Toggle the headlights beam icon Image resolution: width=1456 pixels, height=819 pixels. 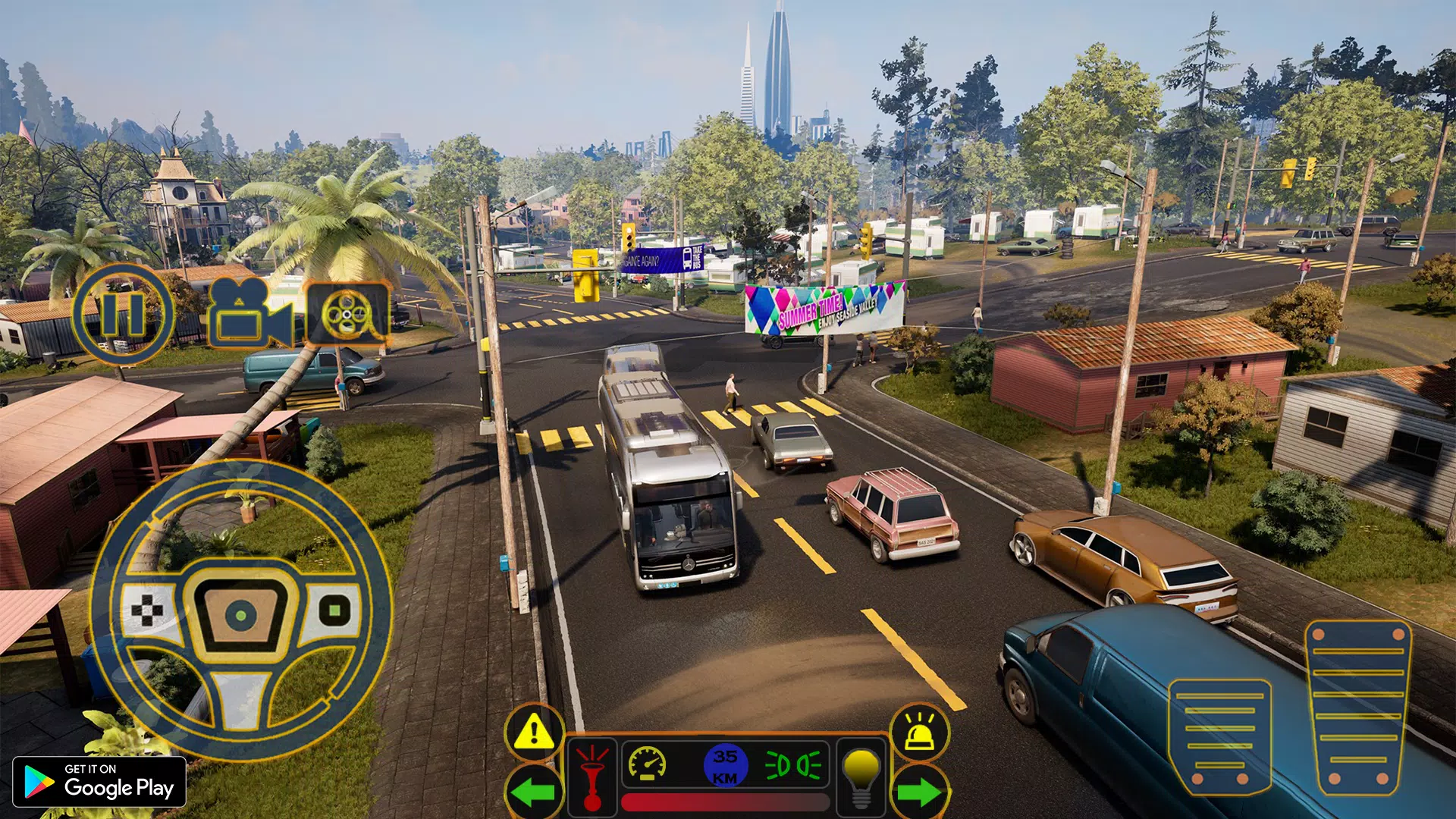point(793,765)
